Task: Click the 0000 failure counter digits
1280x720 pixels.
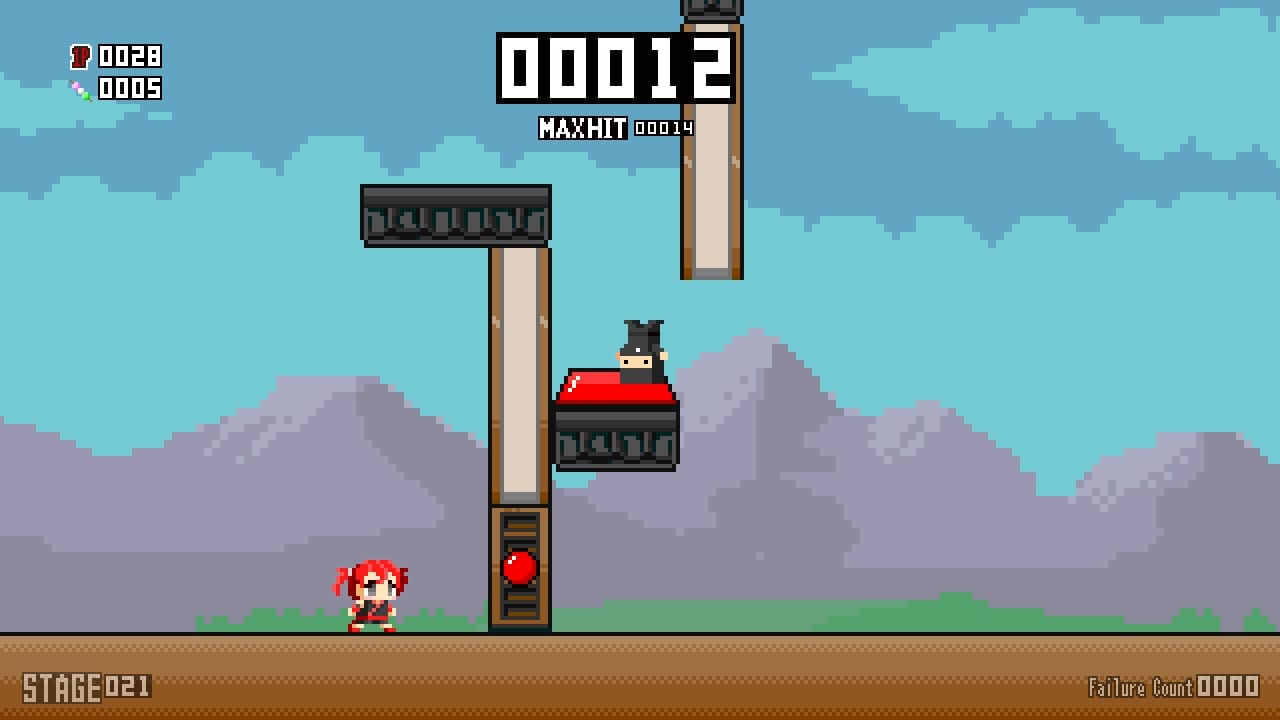Action: tap(1229, 688)
